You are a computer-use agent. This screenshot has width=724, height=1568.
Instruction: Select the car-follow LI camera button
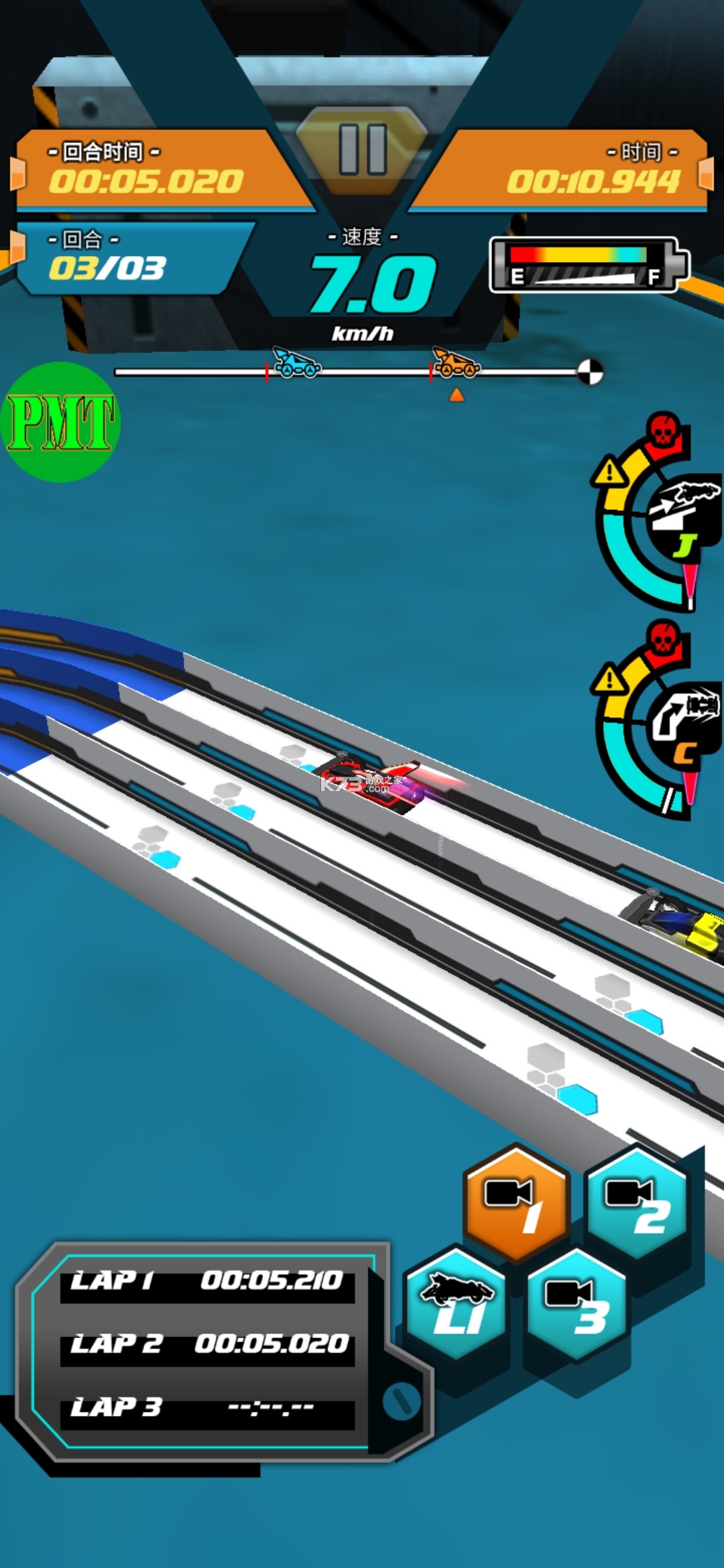point(457,1303)
